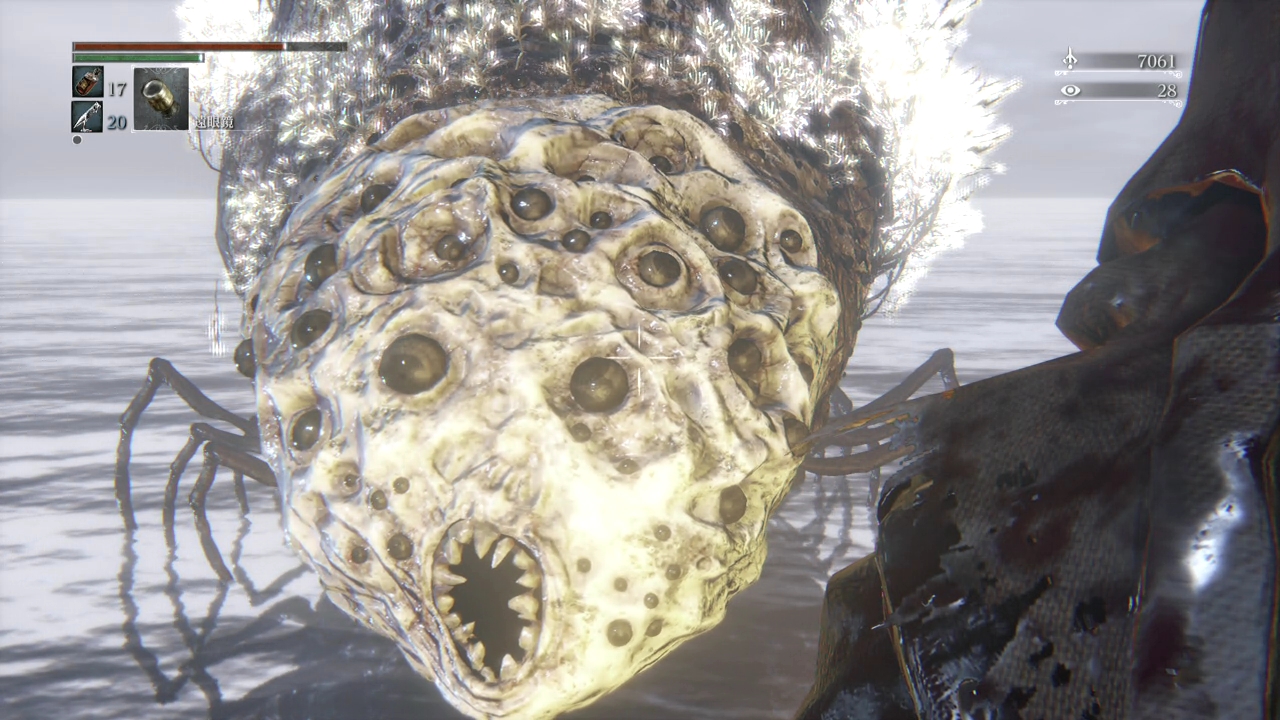Use the equipped monocular item slot
1280x720 pixels.
pyautogui.click(x=160, y=98)
